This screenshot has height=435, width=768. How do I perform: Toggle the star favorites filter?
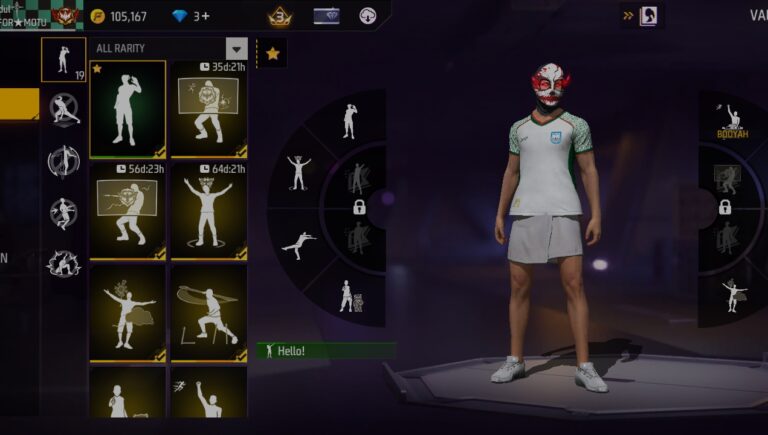coord(272,53)
